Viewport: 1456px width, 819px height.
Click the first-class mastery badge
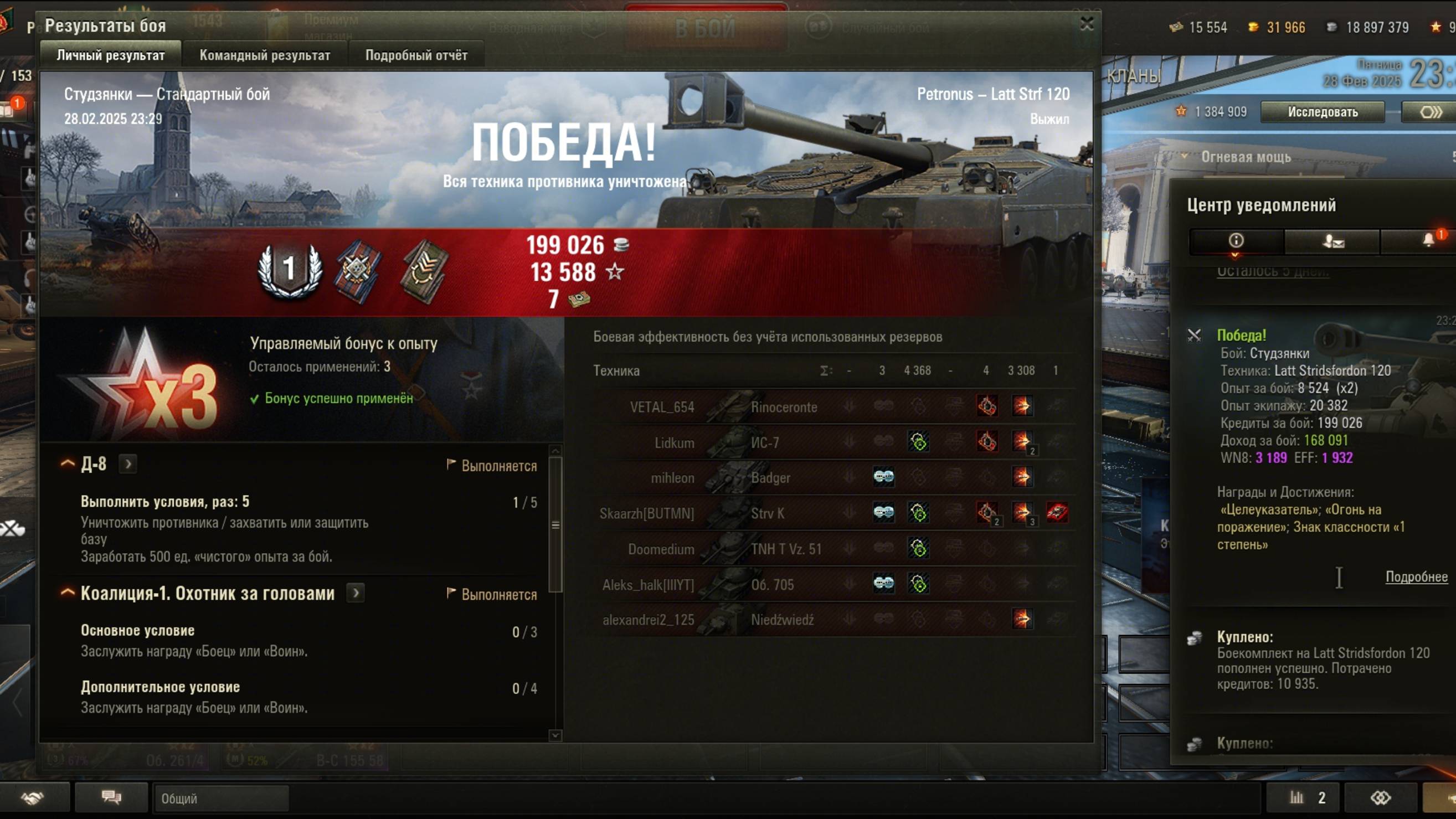click(x=290, y=271)
